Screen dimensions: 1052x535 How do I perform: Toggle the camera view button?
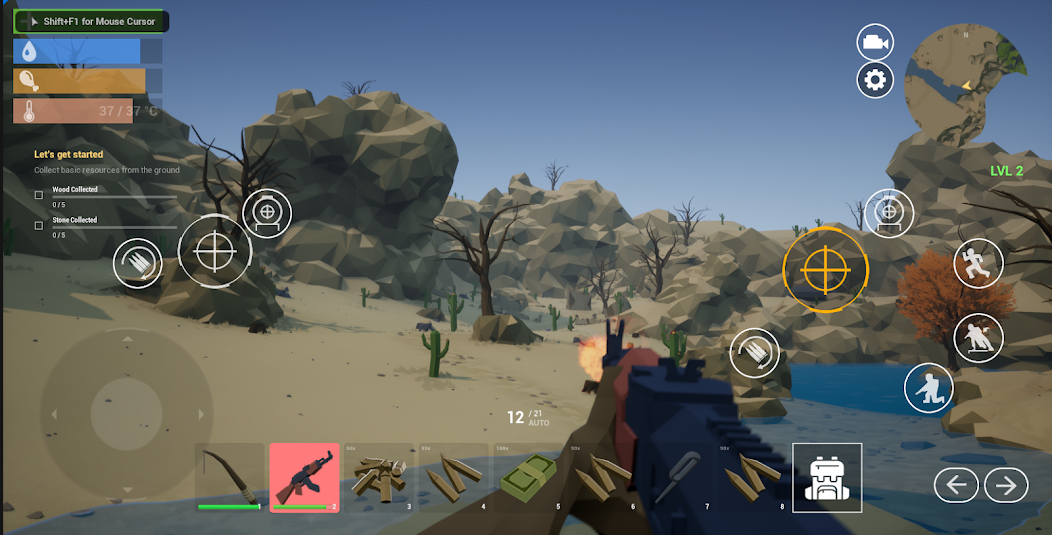pyautogui.click(x=875, y=43)
